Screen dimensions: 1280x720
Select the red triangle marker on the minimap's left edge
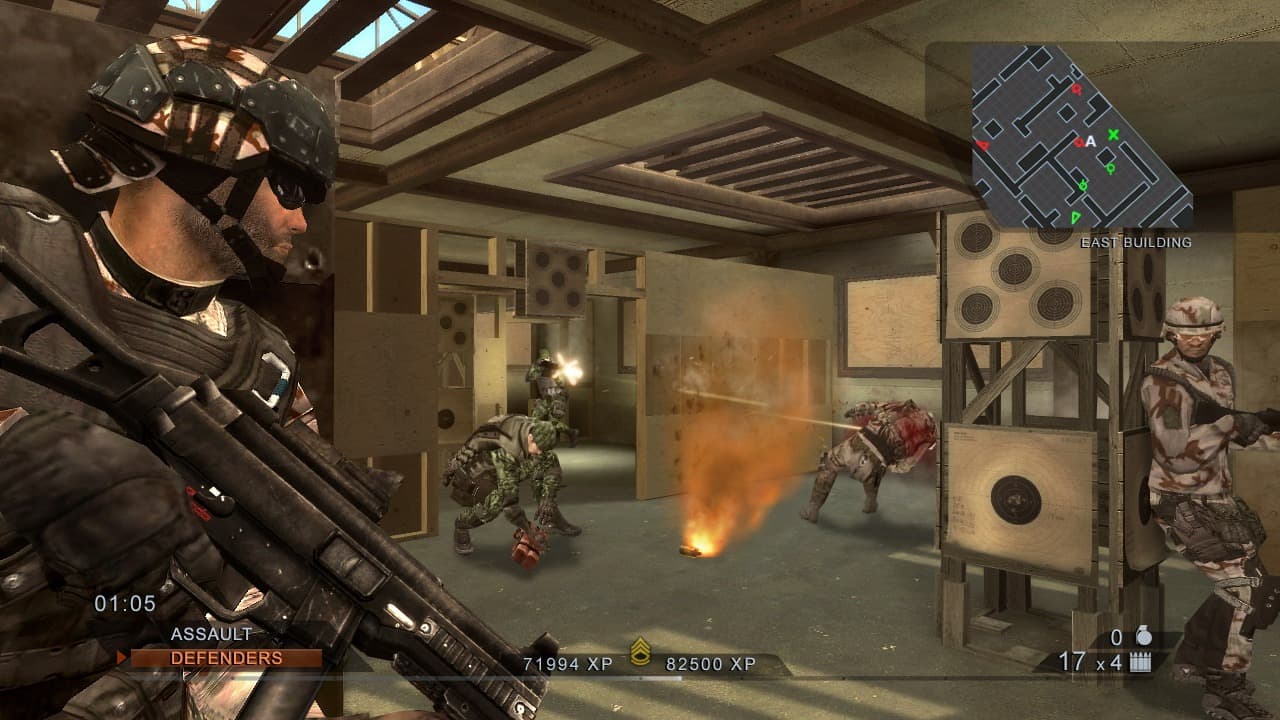983,145
